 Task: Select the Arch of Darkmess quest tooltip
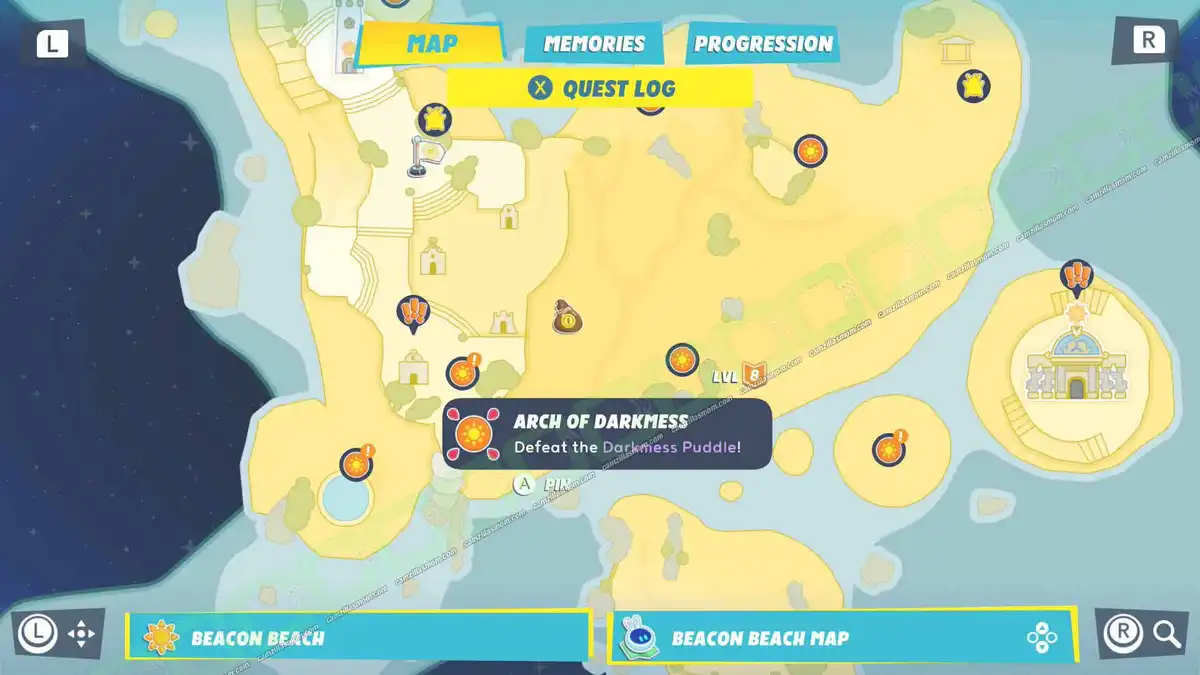click(x=607, y=434)
